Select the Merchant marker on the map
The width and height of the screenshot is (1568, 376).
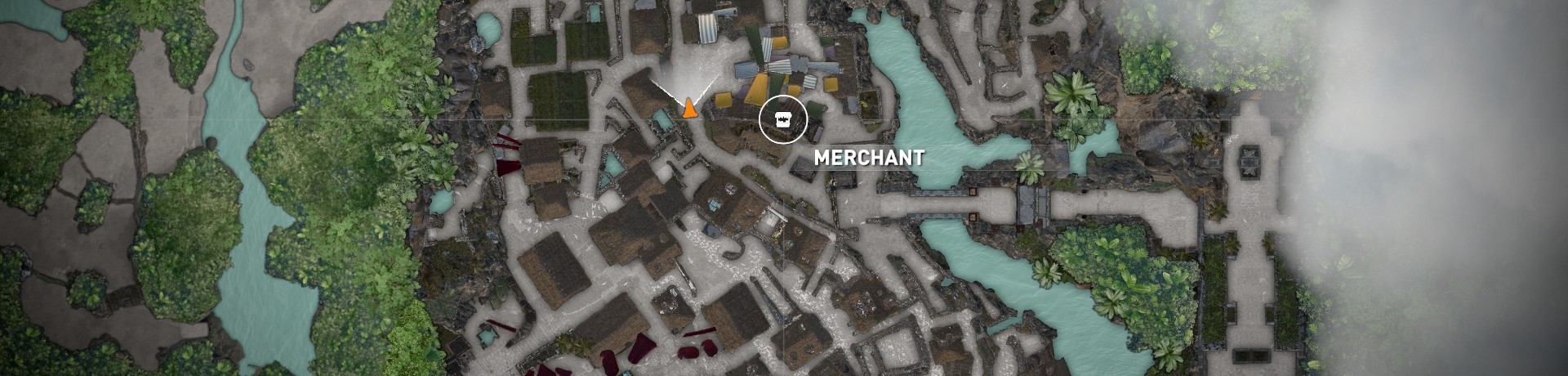(782, 119)
